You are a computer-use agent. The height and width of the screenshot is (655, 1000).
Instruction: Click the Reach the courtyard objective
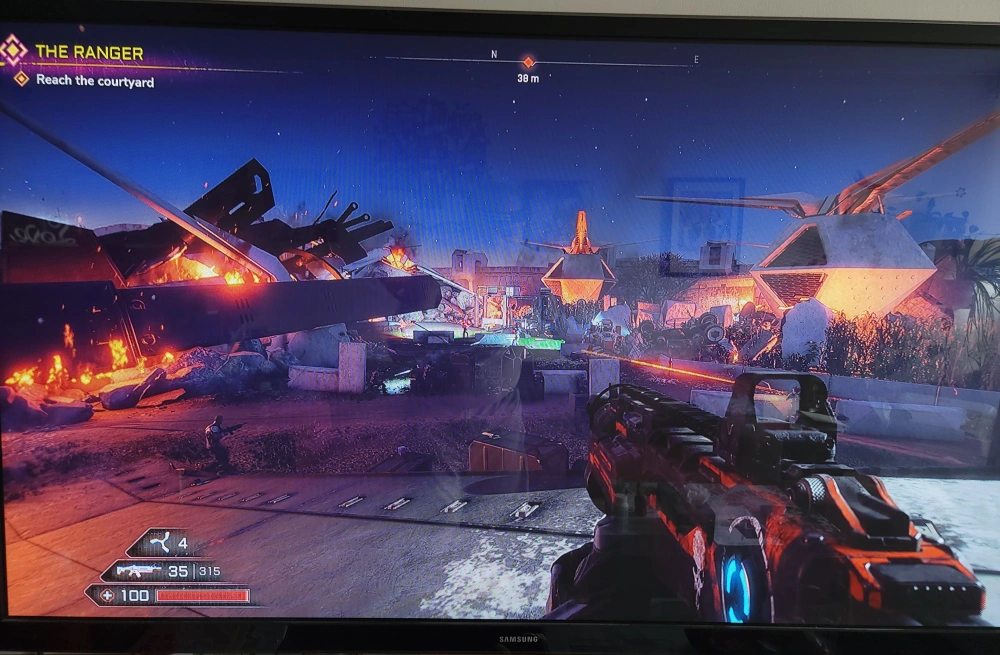[95, 81]
